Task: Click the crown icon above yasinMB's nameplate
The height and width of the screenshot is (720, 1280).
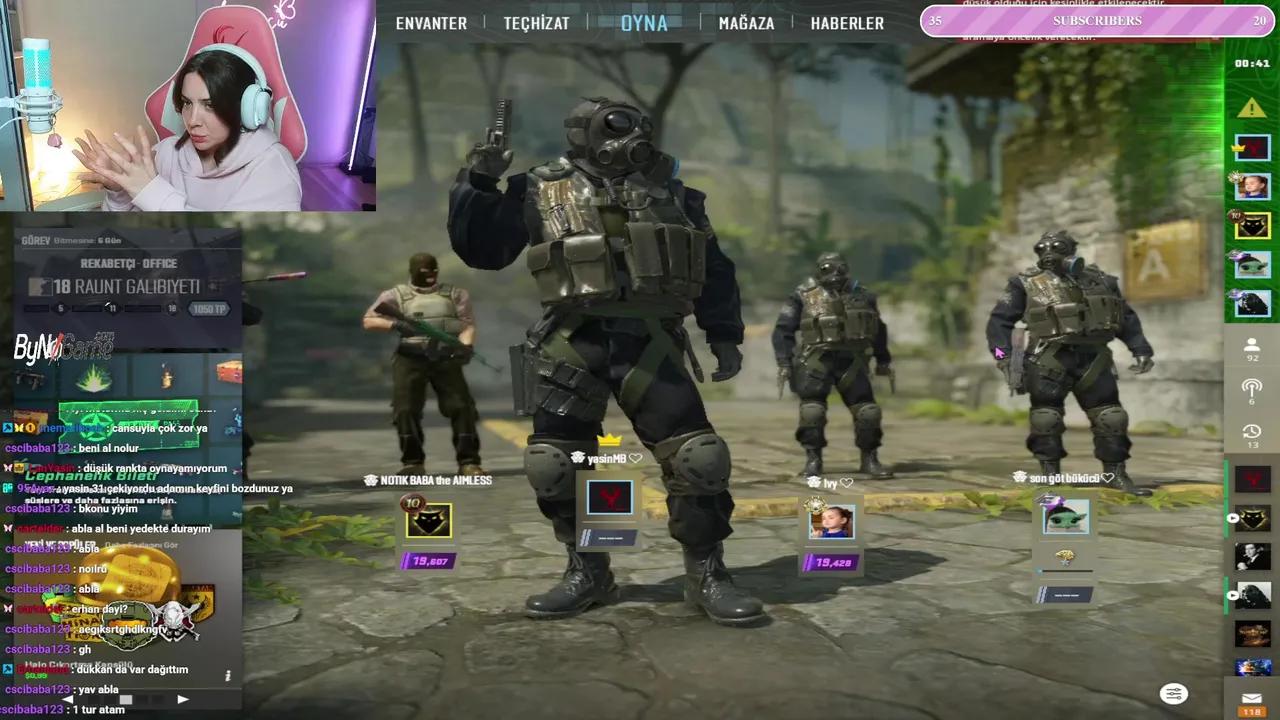Action: pyautogui.click(x=607, y=440)
